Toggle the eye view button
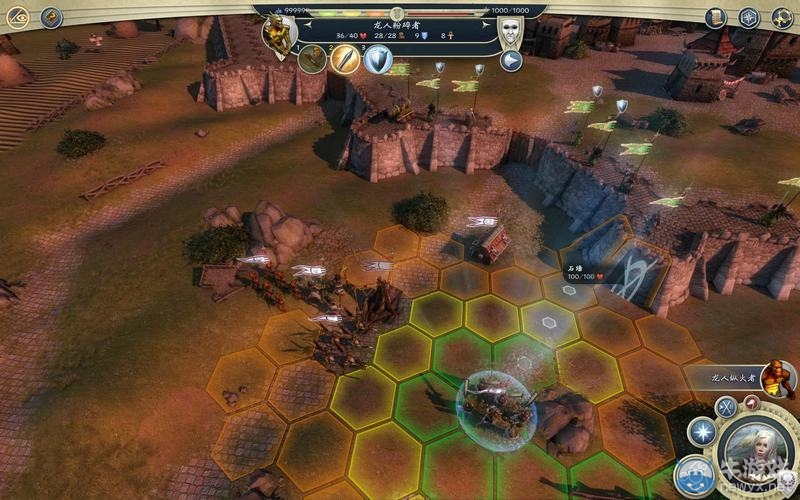Viewport: 800px width, 500px height. tap(18, 17)
